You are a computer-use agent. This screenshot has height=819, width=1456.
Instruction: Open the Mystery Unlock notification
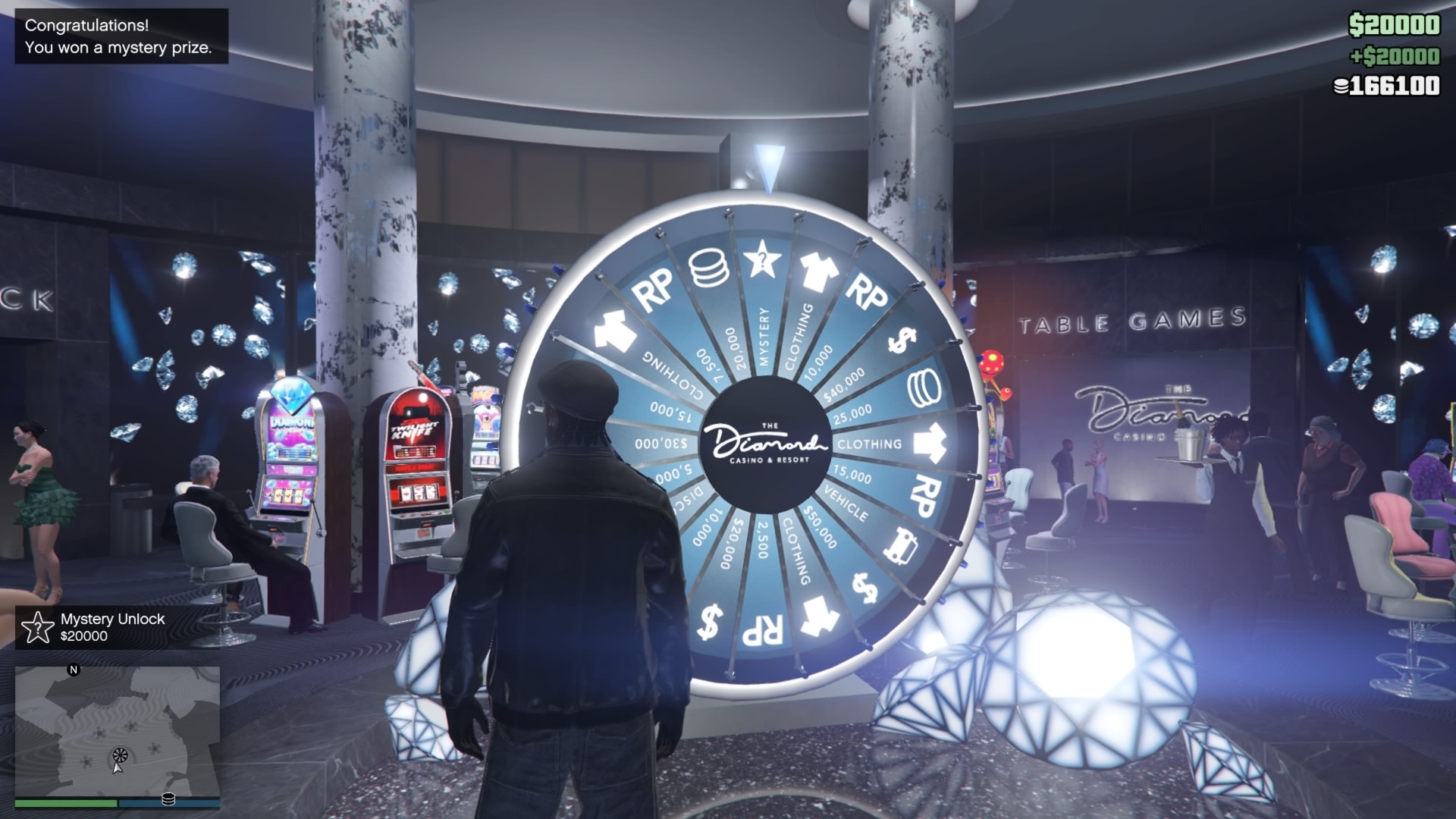click(x=114, y=627)
